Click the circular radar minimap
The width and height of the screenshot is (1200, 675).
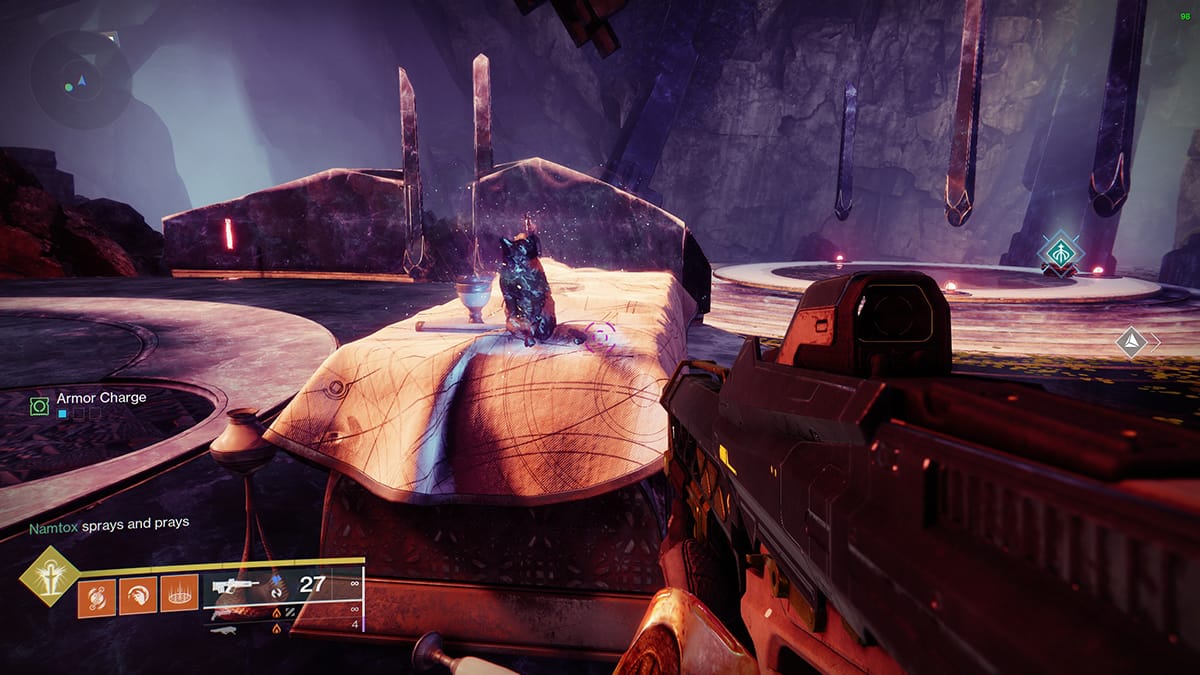pos(80,79)
